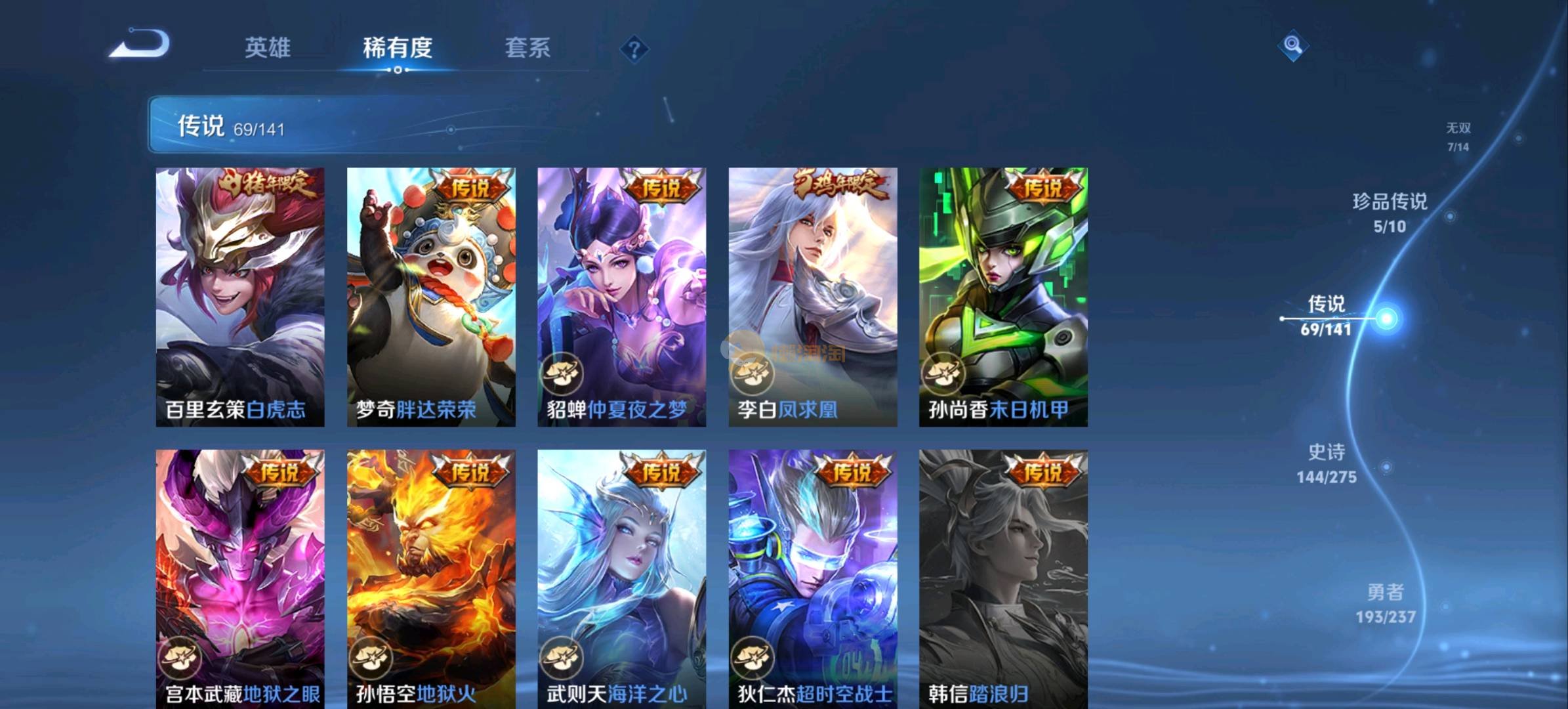Open the magnifier search button
1568x709 pixels.
1292,45
